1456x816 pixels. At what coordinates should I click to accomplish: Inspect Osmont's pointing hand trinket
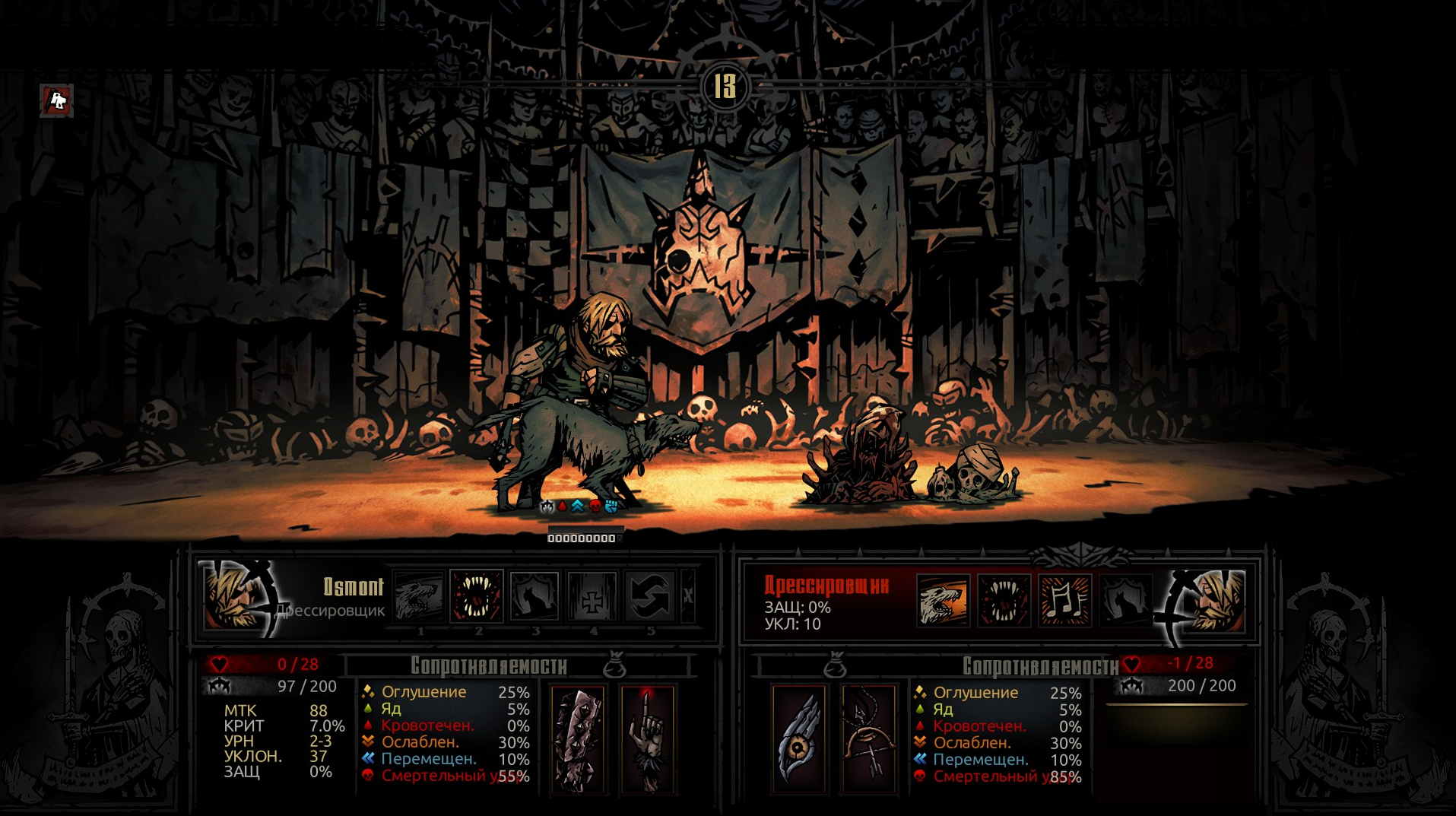coord(647,740)
